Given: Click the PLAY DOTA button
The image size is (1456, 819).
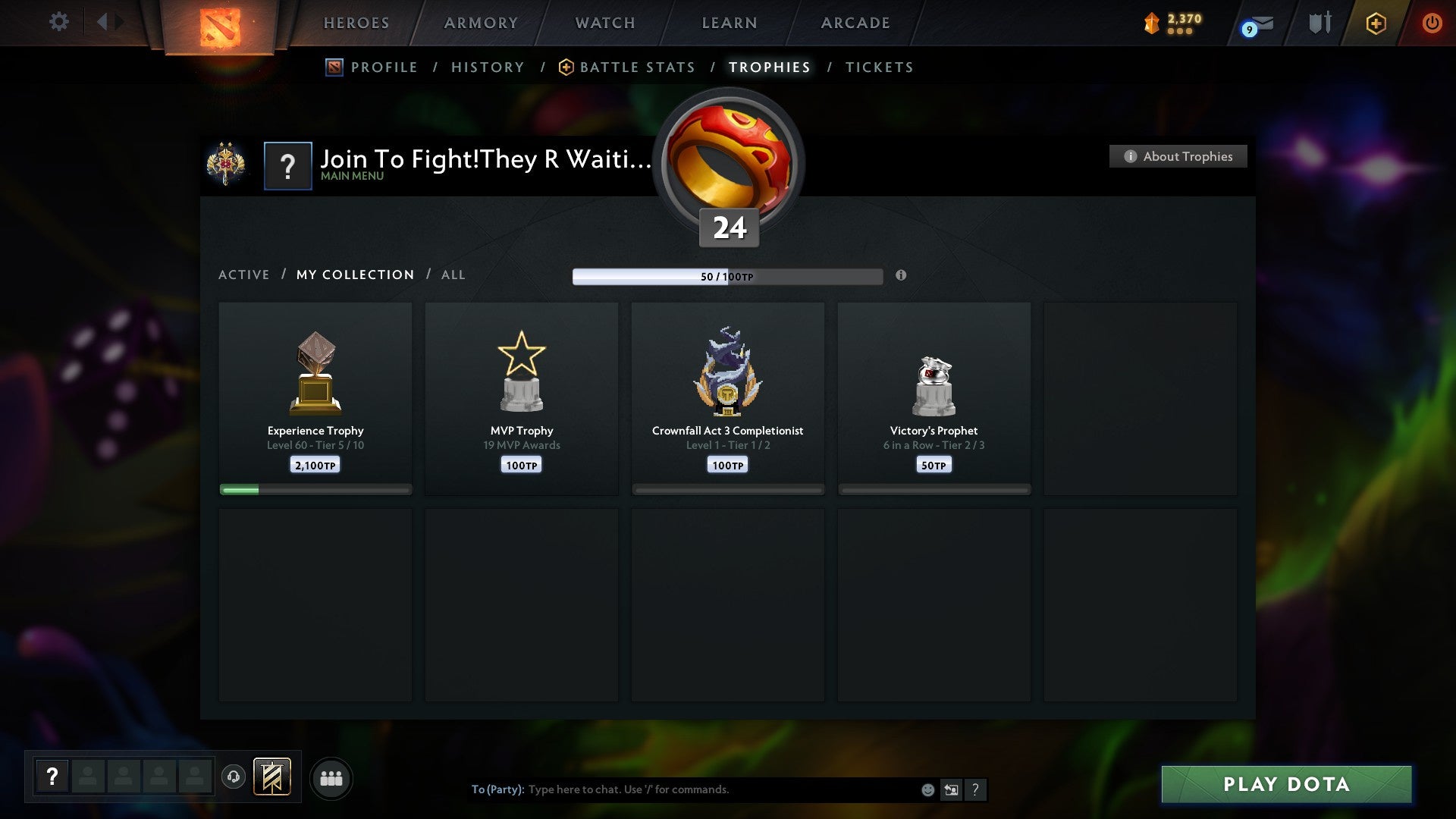Looking at the screenshot, I should 1285,785.
